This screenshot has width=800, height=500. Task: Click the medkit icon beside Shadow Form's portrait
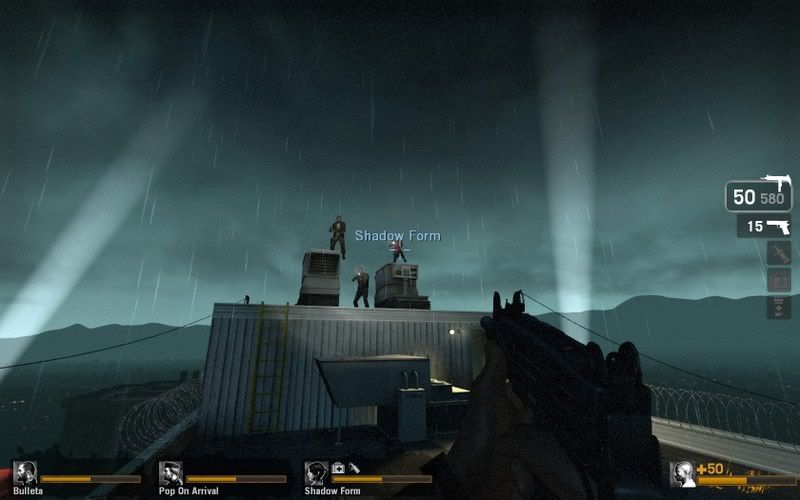[x=338, y=467]
